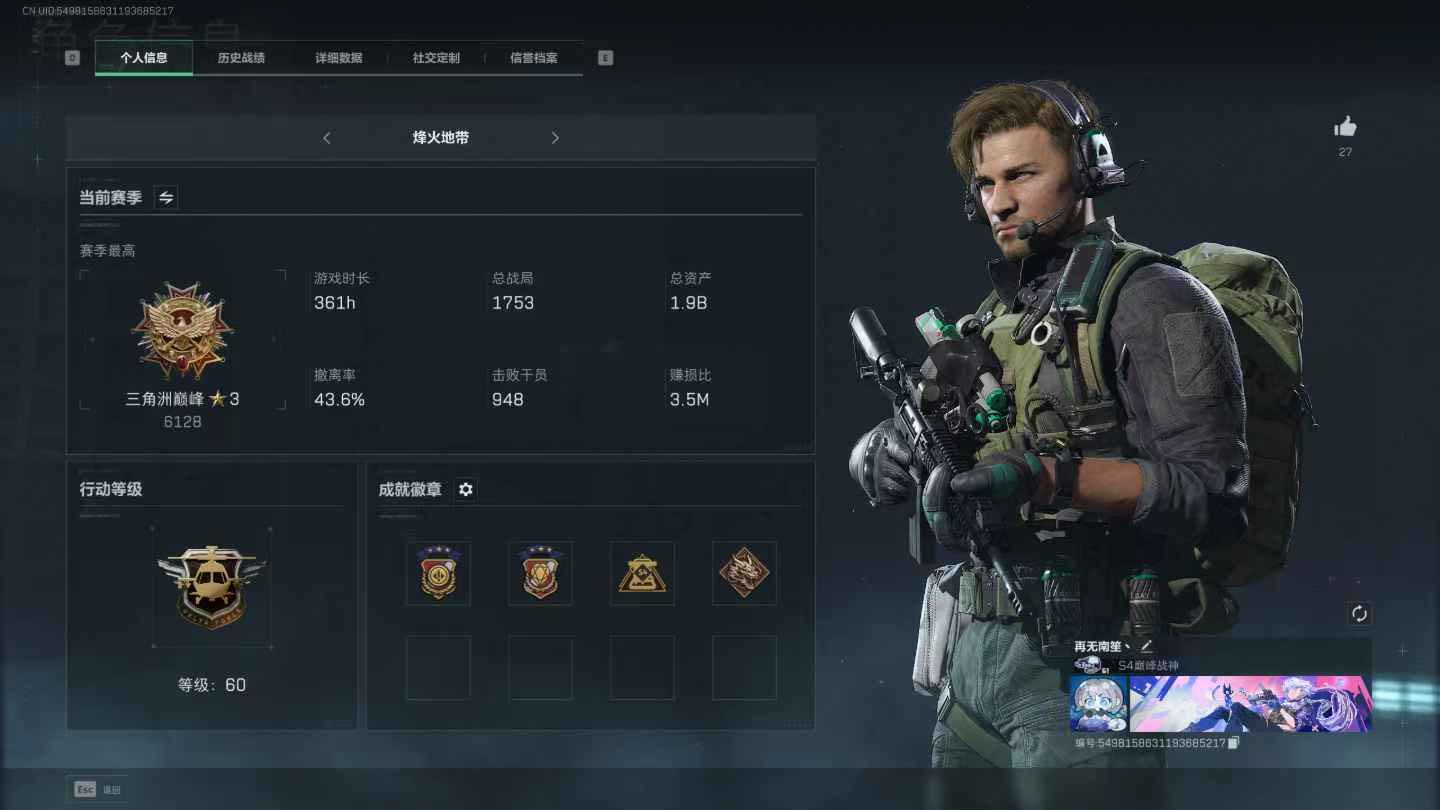The image size is (1440, 810).
Task: Give a thumbs-up like to the profile
Action: tap(1345, 127)
